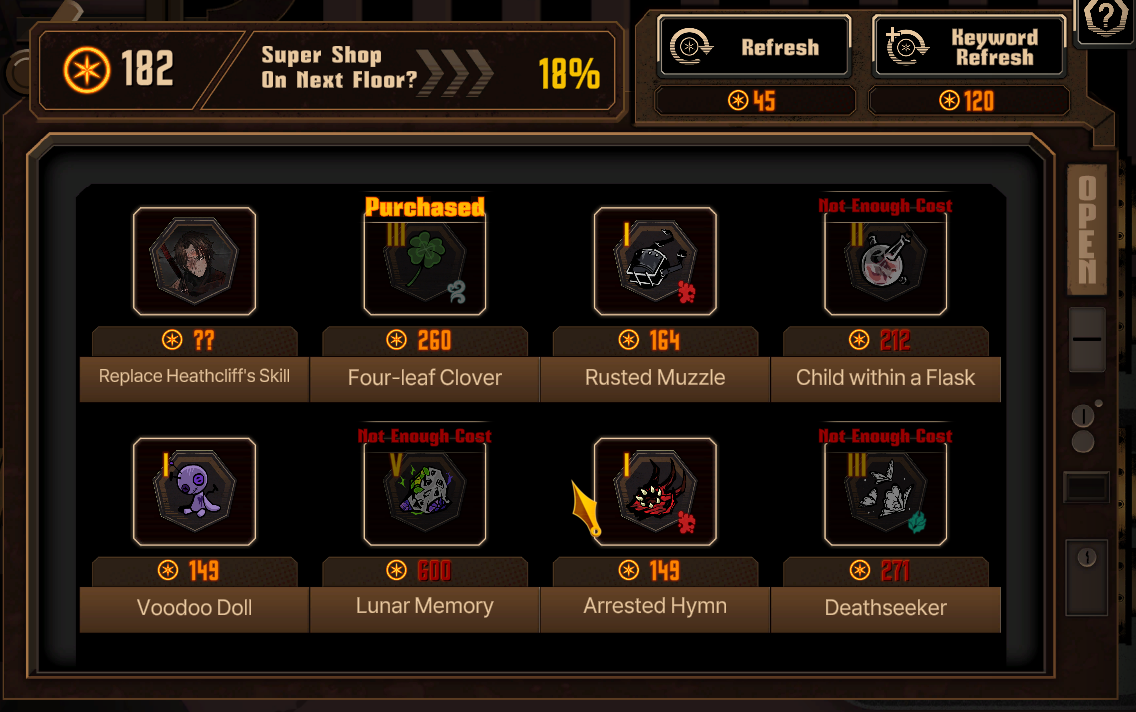Buy the Voodoo Doll gift
This screenshot has height=712, width=1136.
(x=194, y=492)
